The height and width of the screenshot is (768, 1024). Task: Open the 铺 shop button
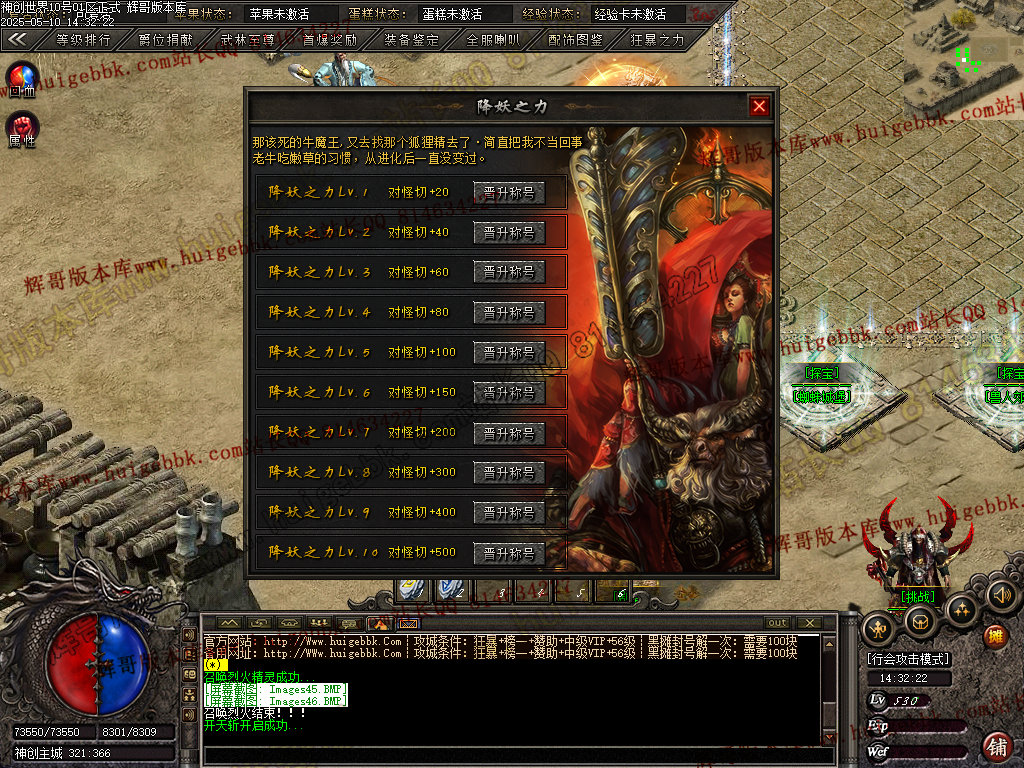[x=997, y=745]
